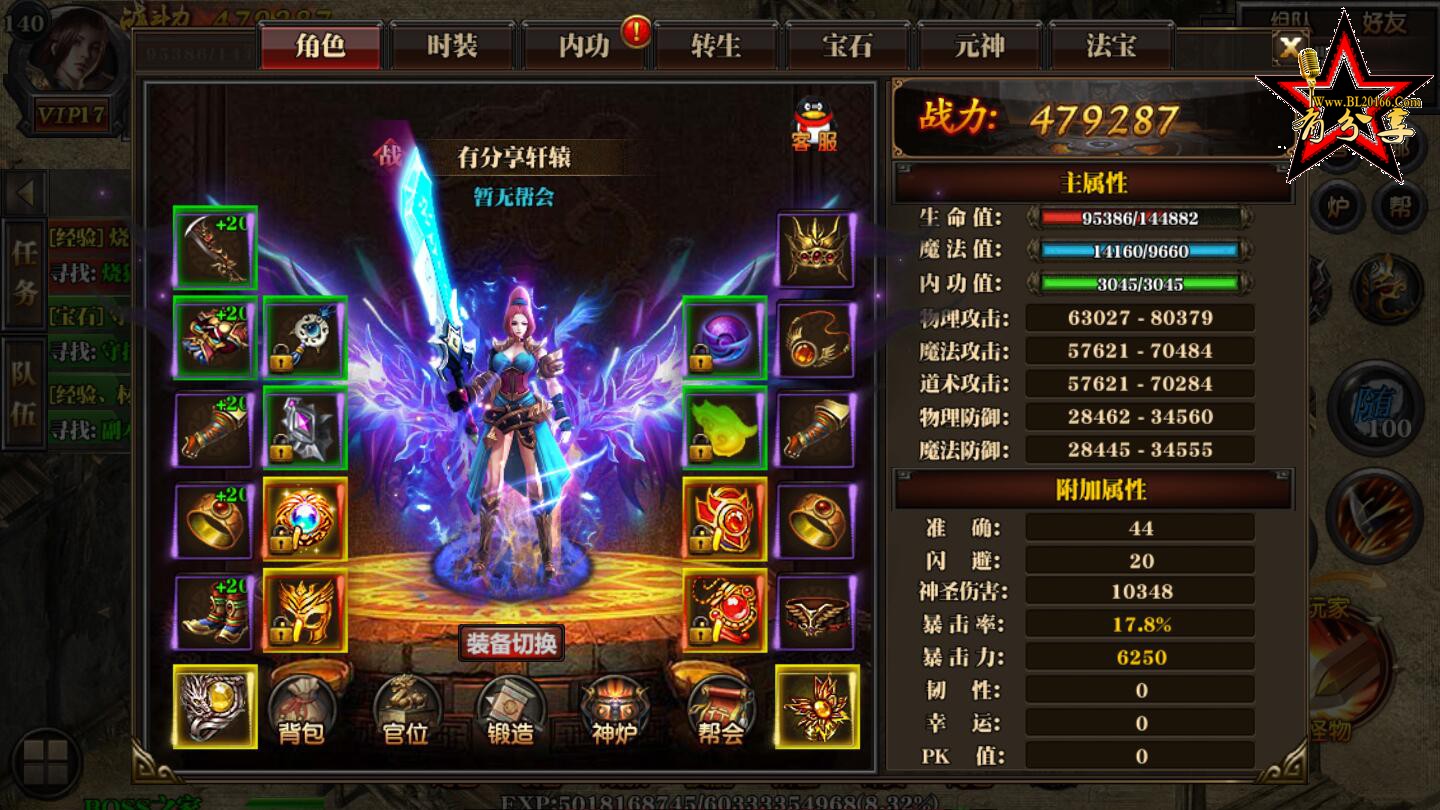Image resolution: width=1440 pixels, height=810 pixels.
Task: Collapse the left sidebar with the arrow
Action: pos(24,192)
